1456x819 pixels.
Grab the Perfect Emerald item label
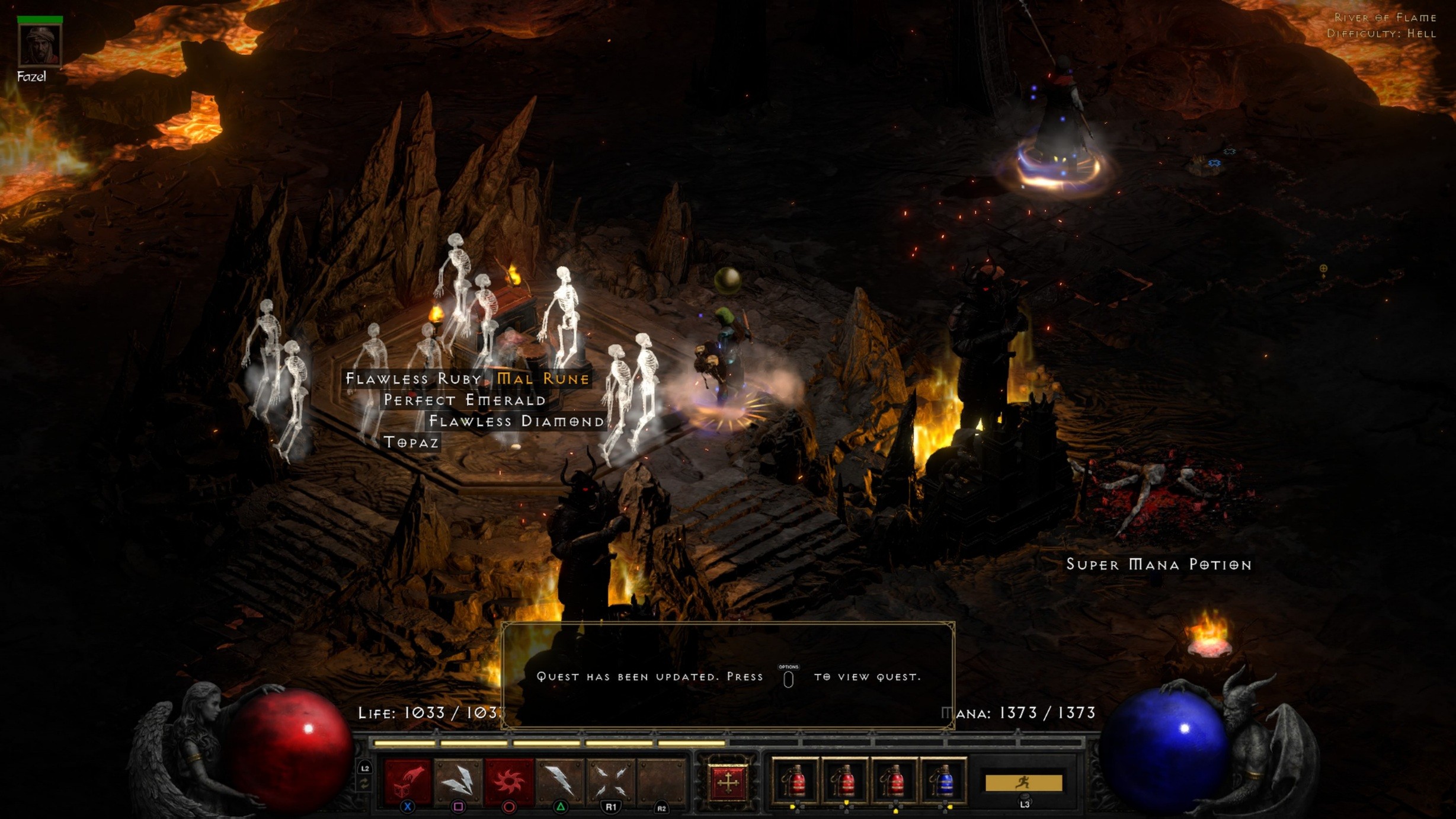[465, 400]
